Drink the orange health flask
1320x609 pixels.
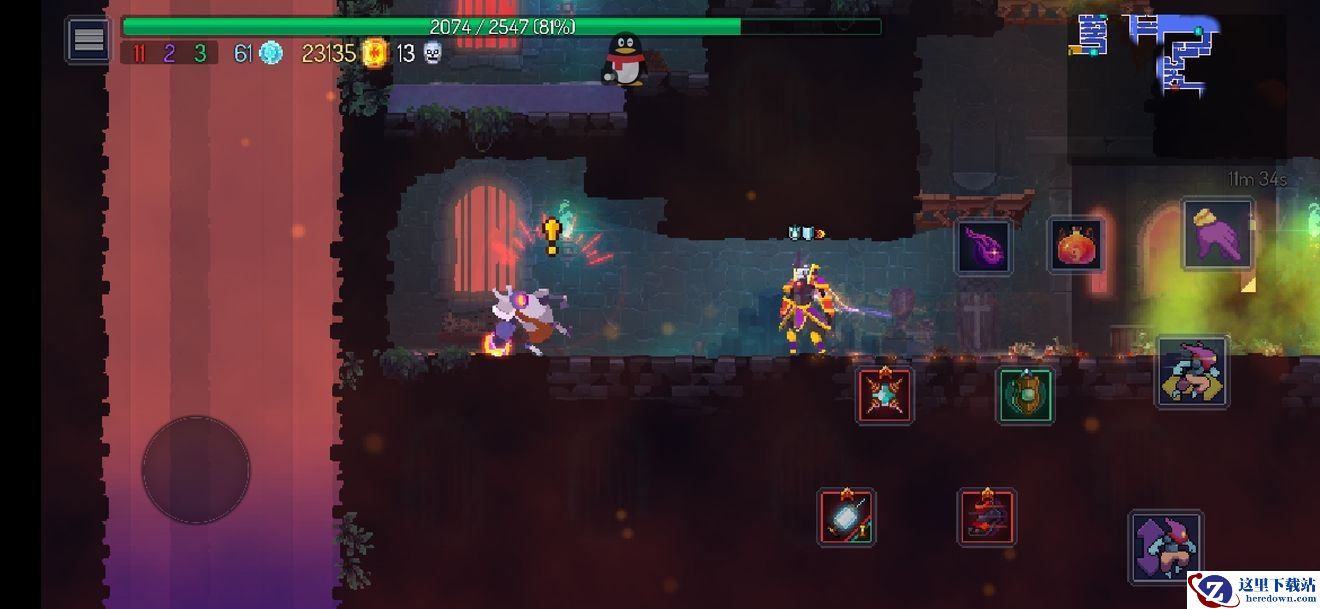[x=1076, y=245]
